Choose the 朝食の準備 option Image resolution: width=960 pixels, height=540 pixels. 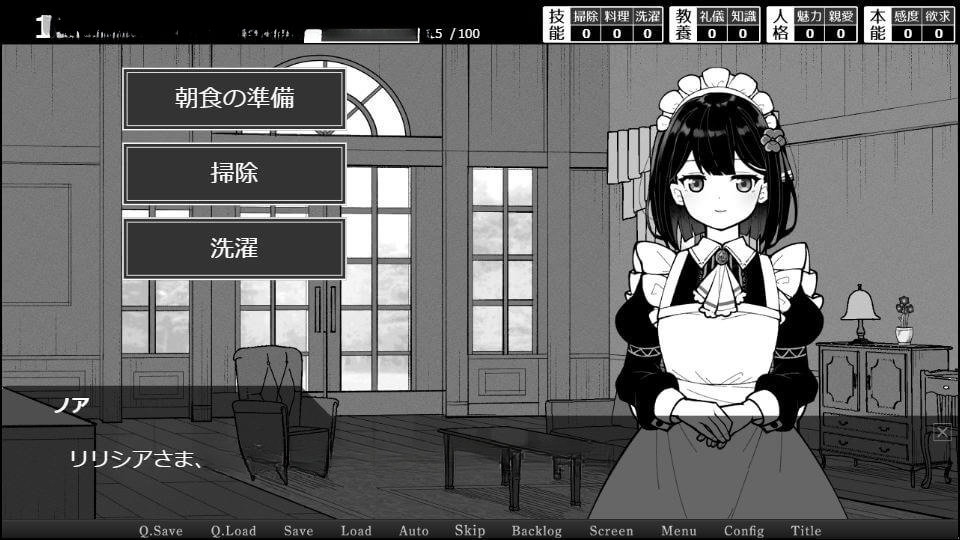click(234, 99)
